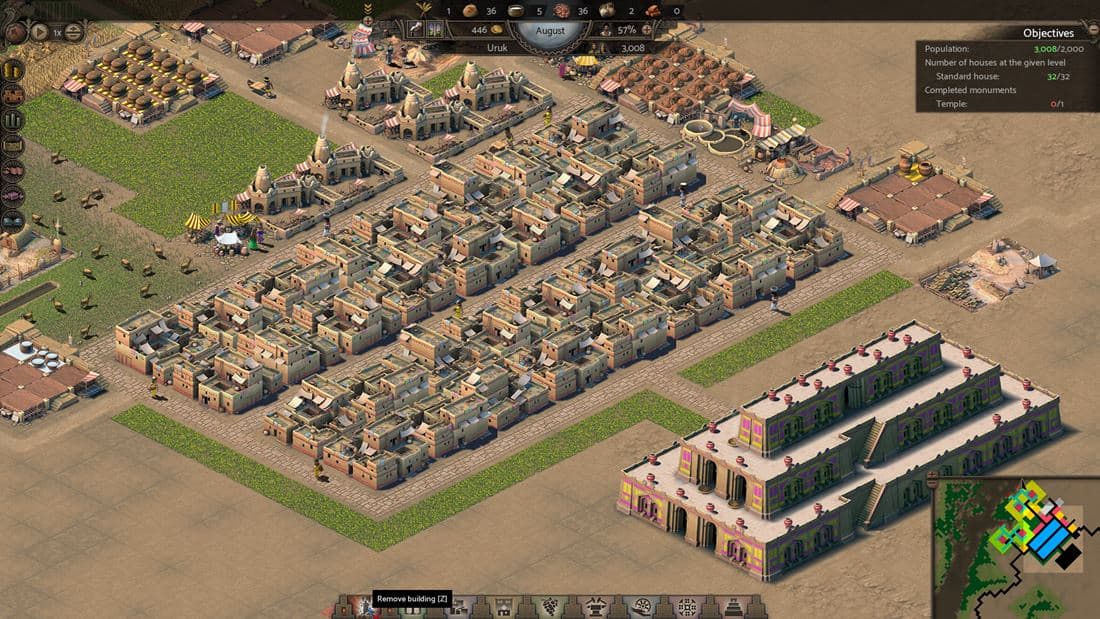This screenshot has height=619, width=1100.
Task: Open the round main menu emblem button
Action: tap(15, 31)
